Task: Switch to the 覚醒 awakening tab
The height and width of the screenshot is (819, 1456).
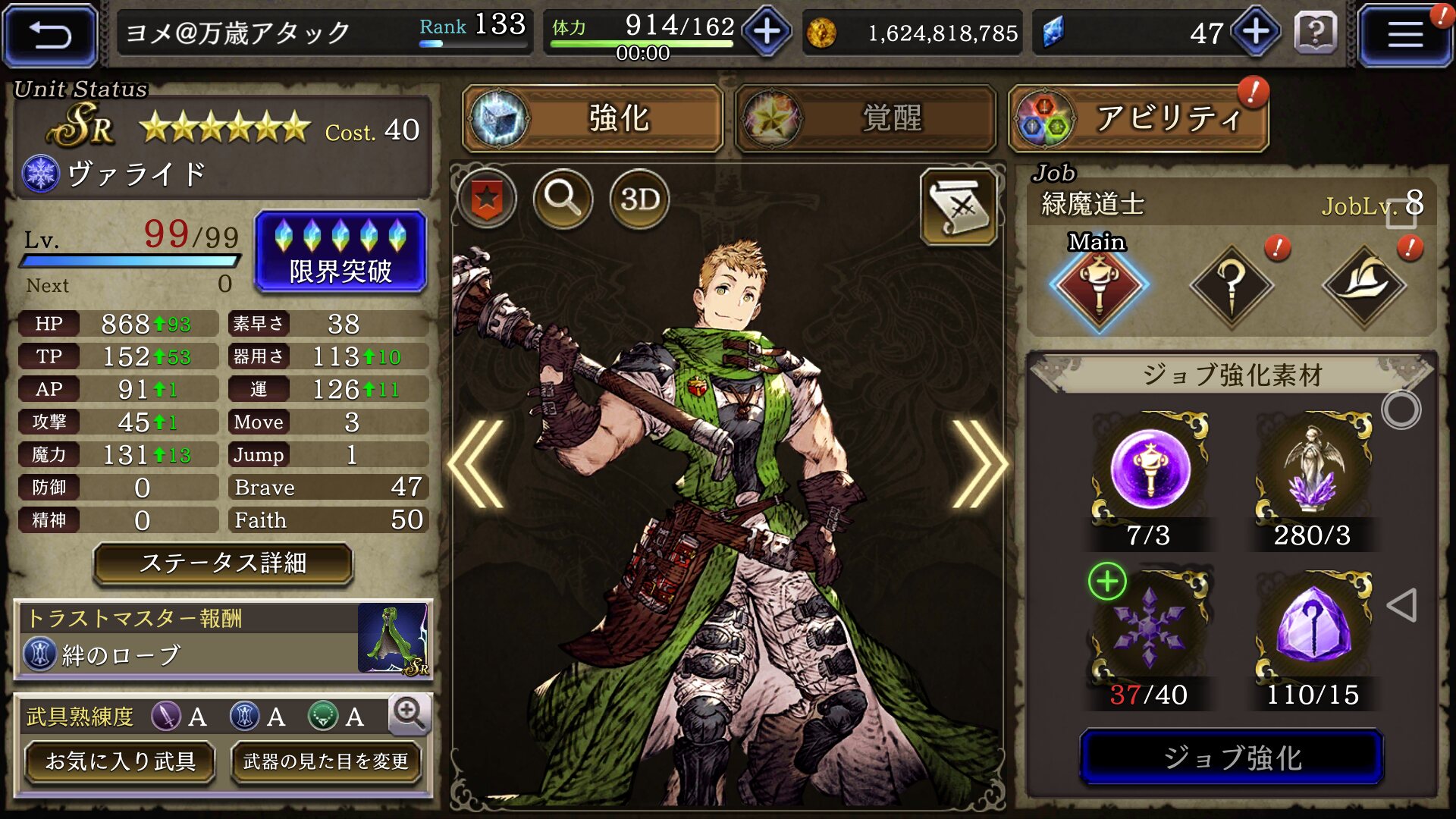Action: pos(865,118)
